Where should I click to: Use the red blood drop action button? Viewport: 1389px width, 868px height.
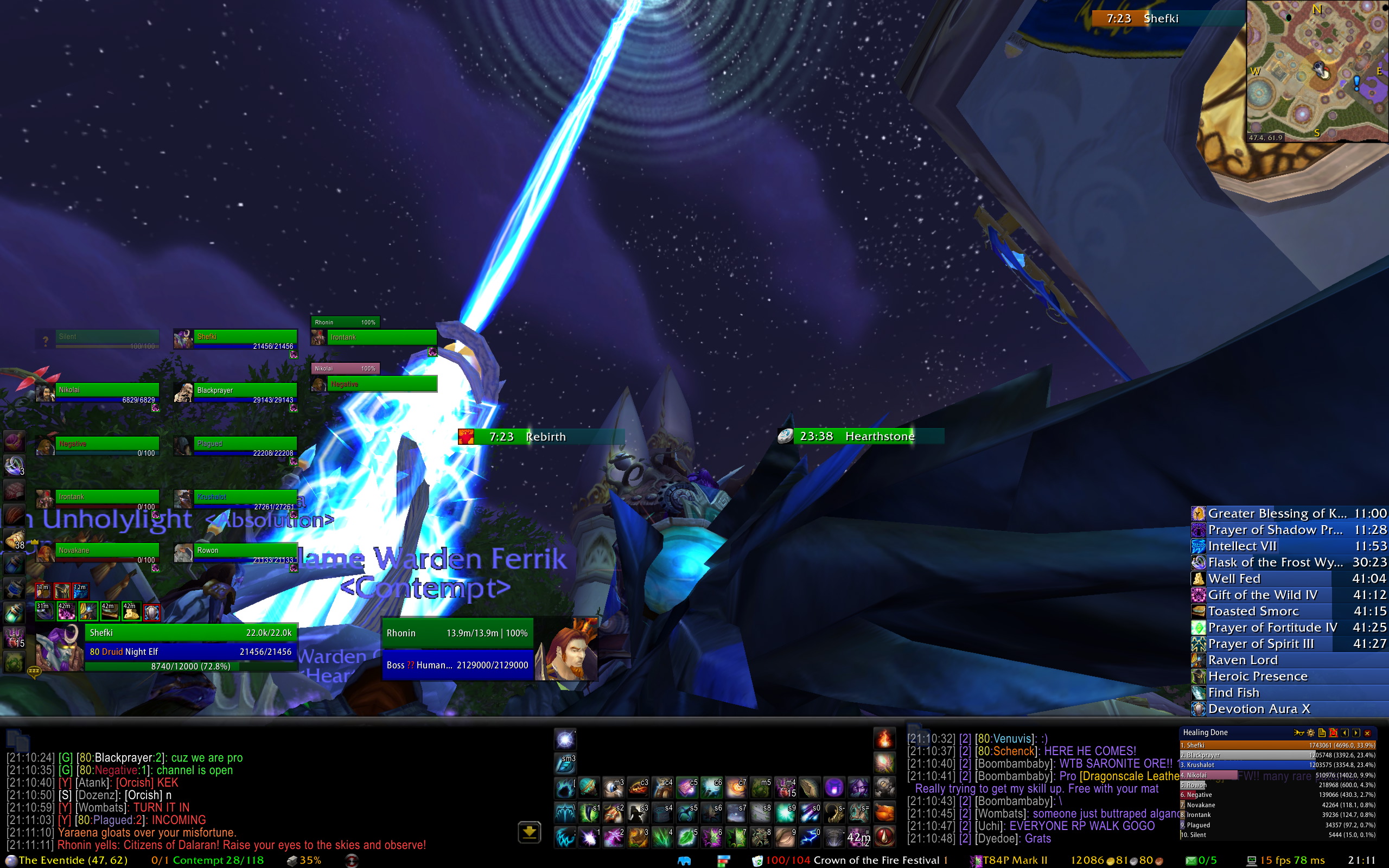(x=884, y=838)
